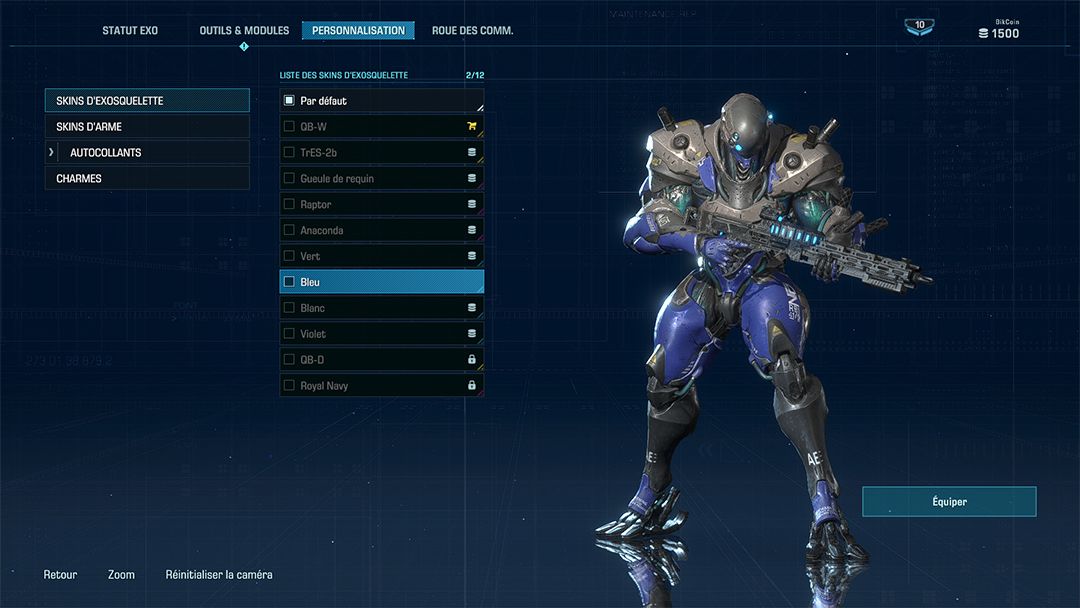Click Réinitialiser la caméra

(x=219, y=575)
